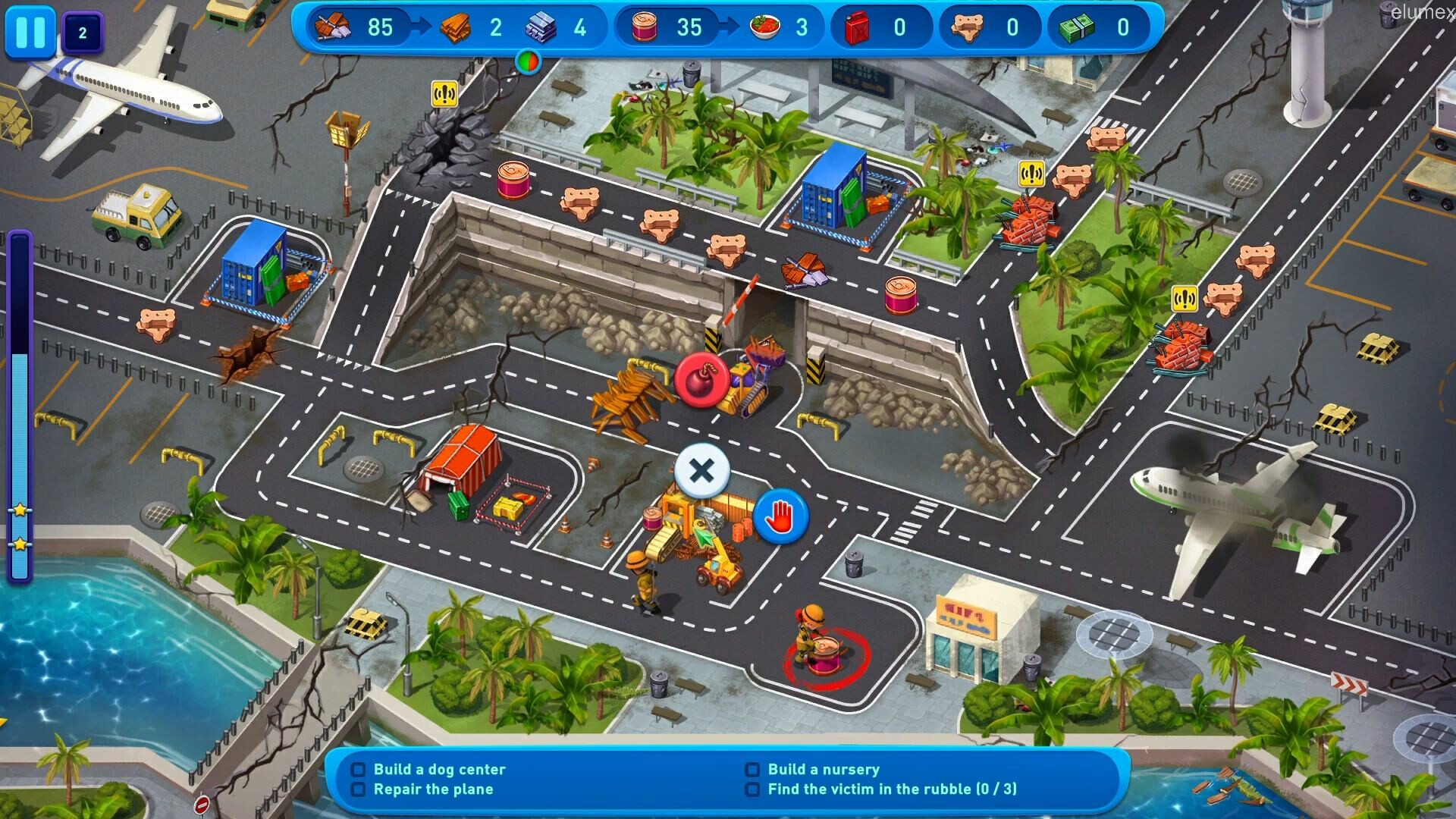The width and height of the screenshot is (1456, 819).
Task: Click the exclamation warning sign near the crater
Action: [443, 94]
